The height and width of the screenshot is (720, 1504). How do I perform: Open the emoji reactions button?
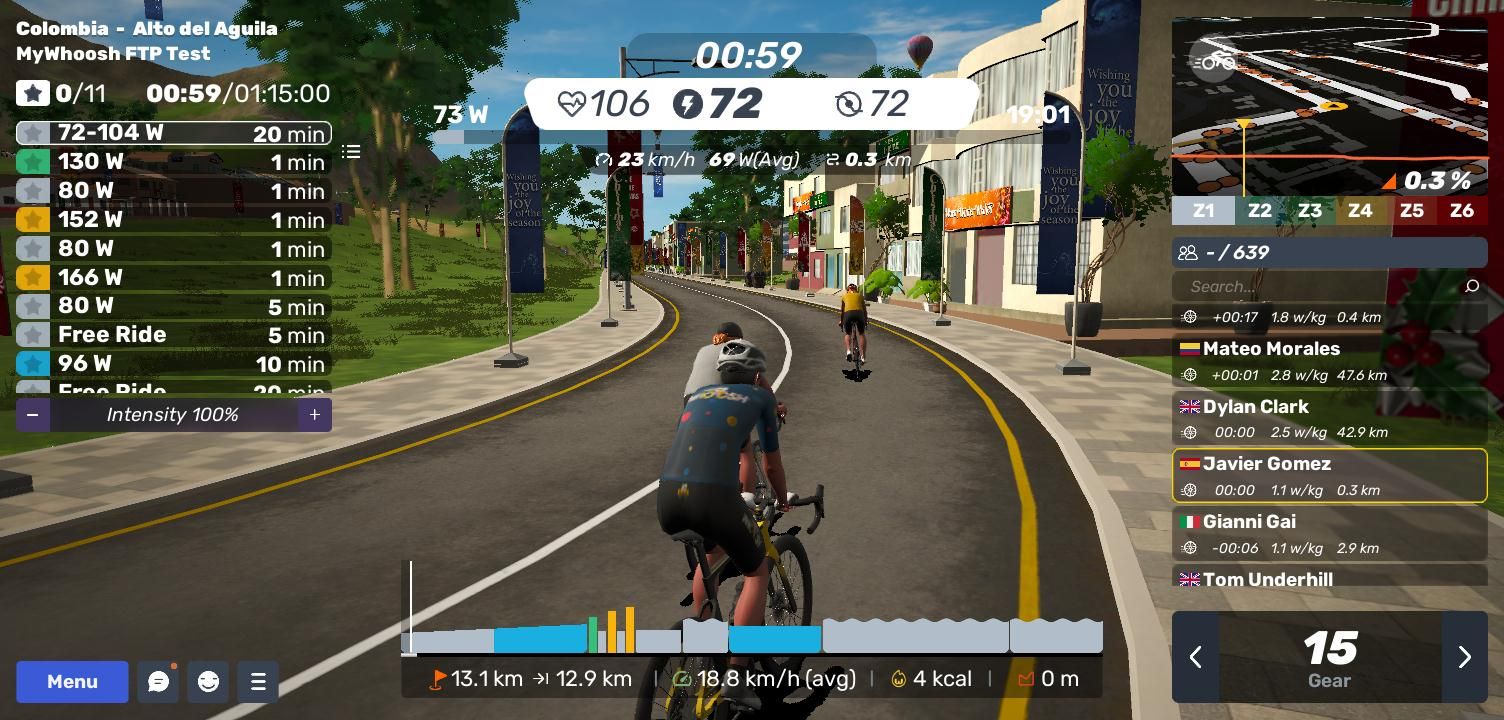[208, 682]
